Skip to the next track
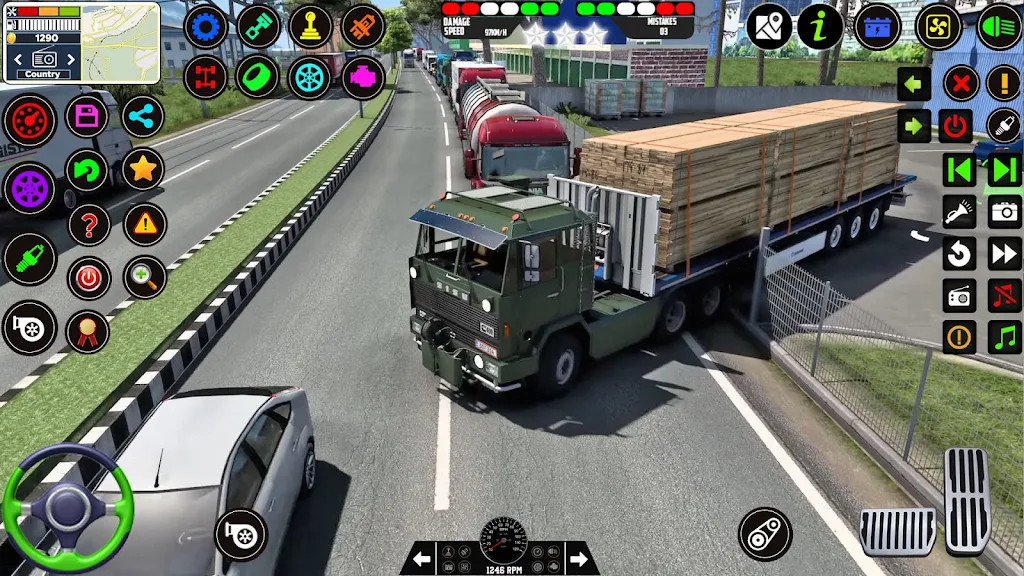This screenshot has width=1024, height=576. (x=1004, y=170)
